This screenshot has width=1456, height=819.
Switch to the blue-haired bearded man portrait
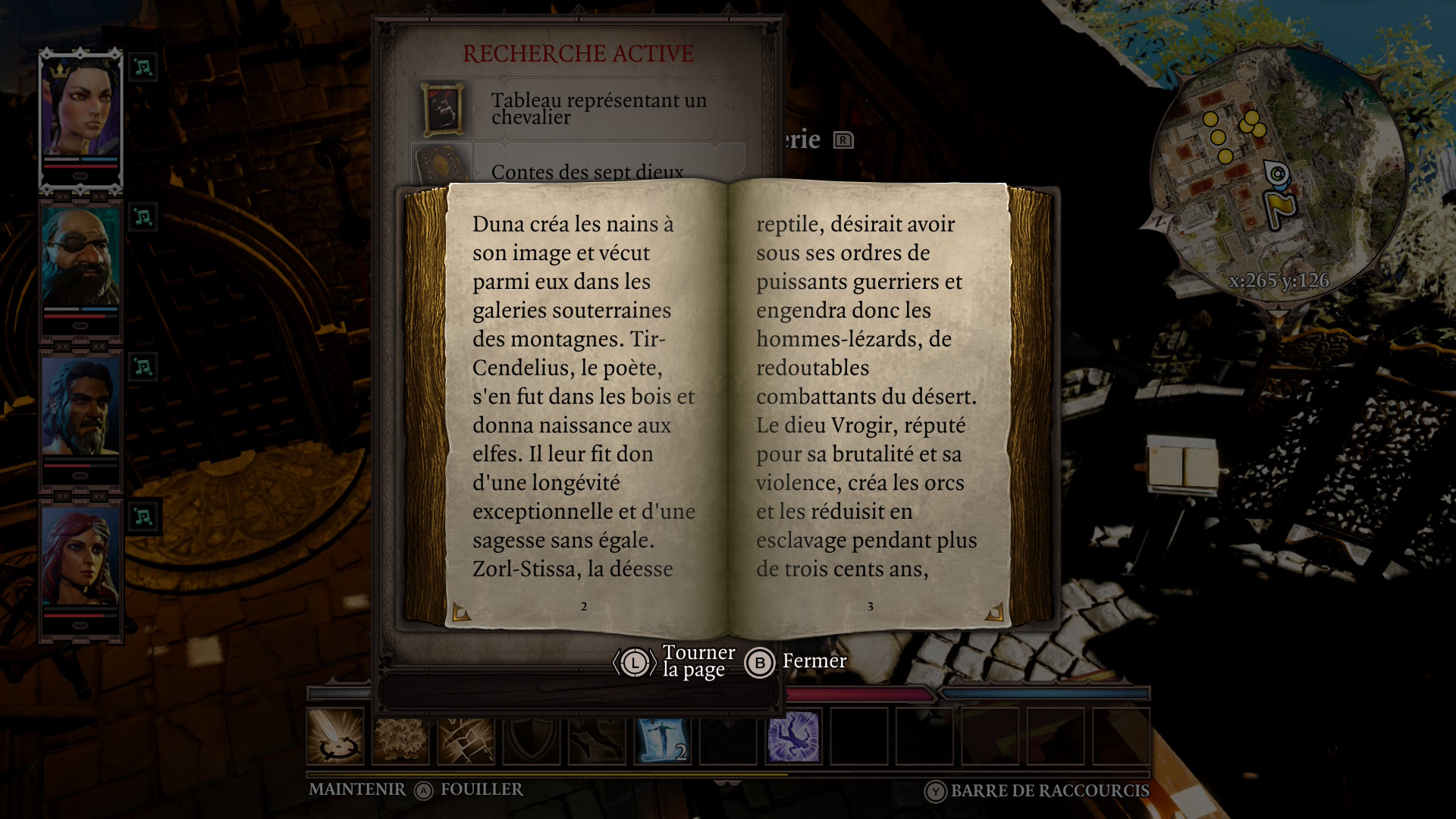coord(80,407)
